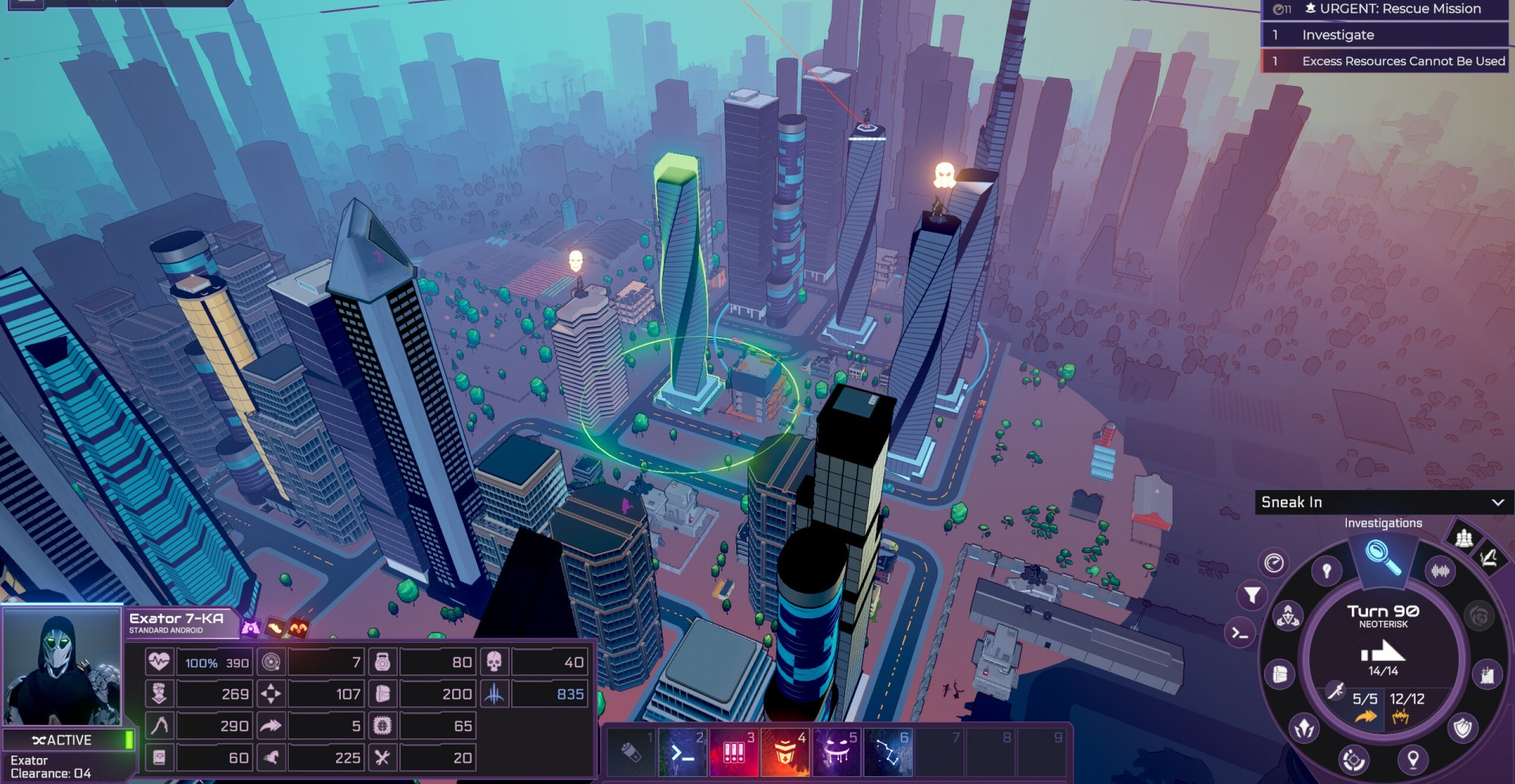Open the quill writing panel
1515x784 pixels.
1488,558
